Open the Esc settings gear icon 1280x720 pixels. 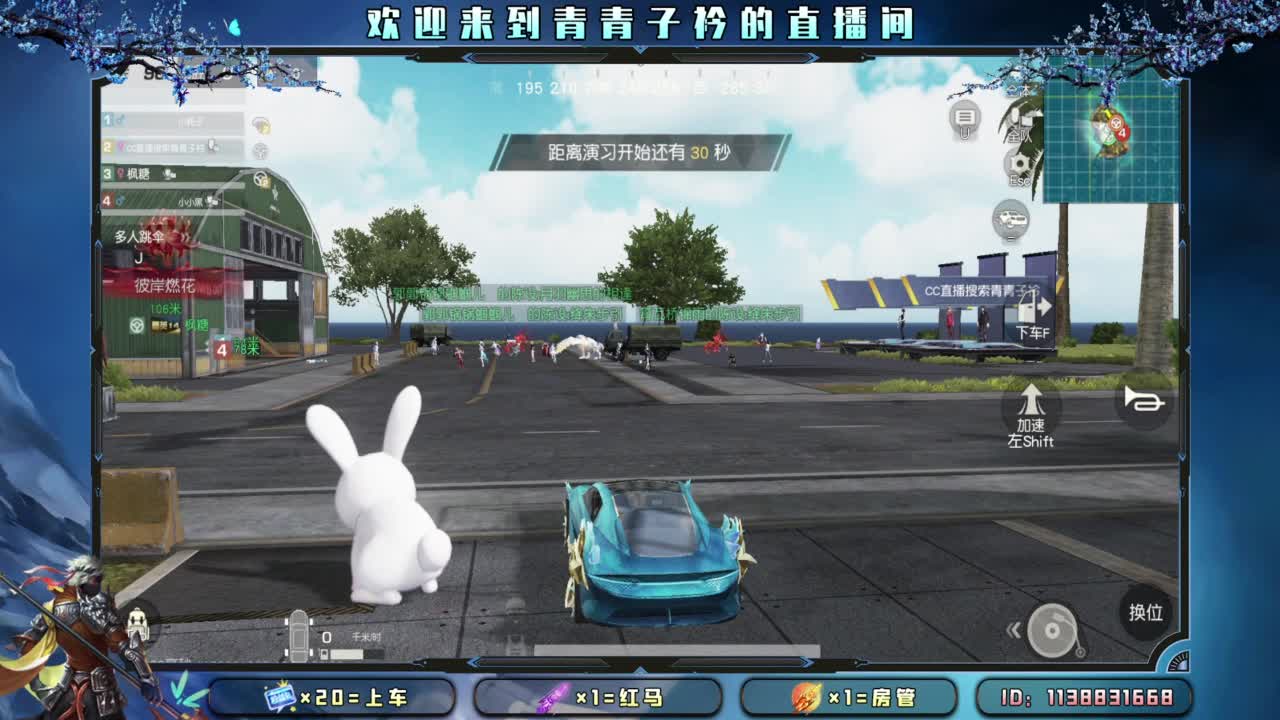[1020, 161]
